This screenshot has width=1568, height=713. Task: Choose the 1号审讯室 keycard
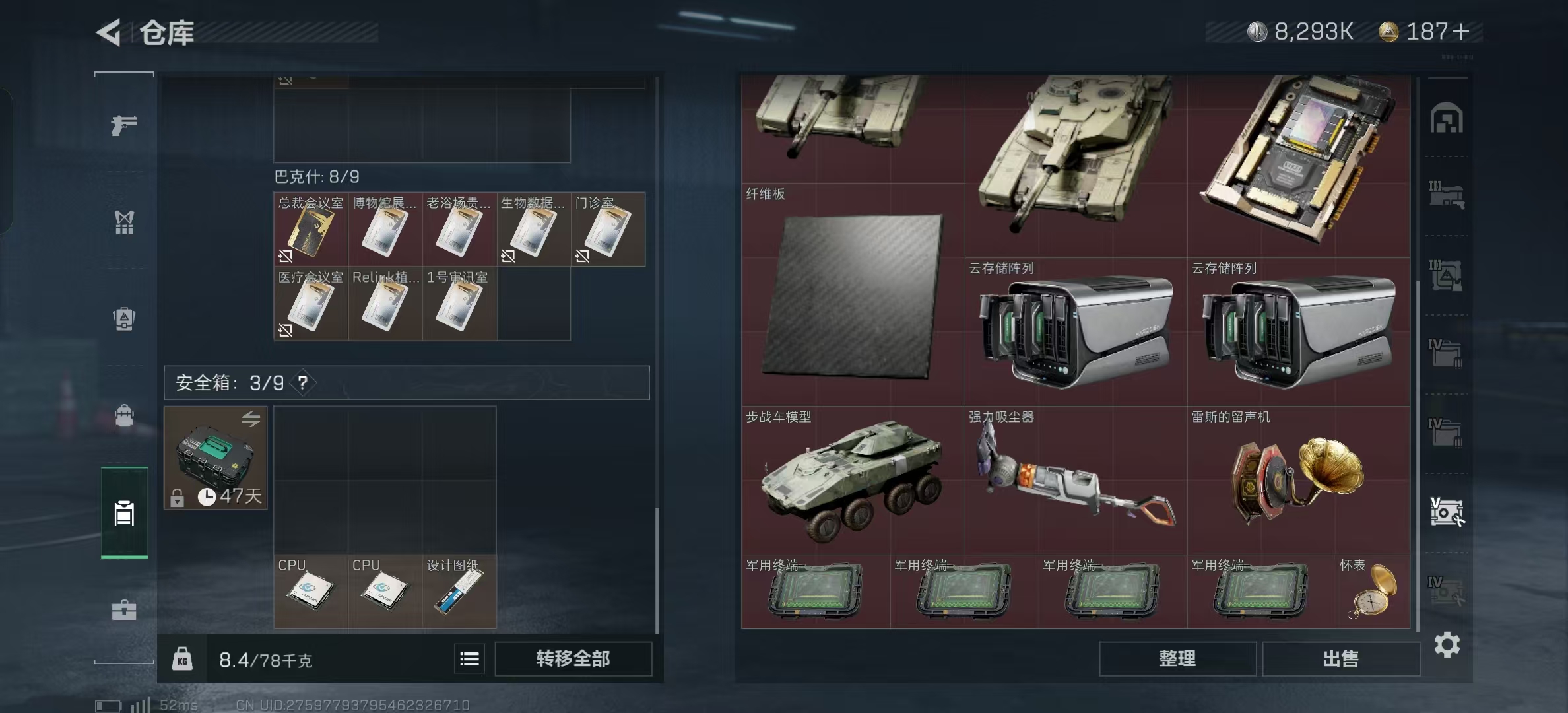[459, 304]
